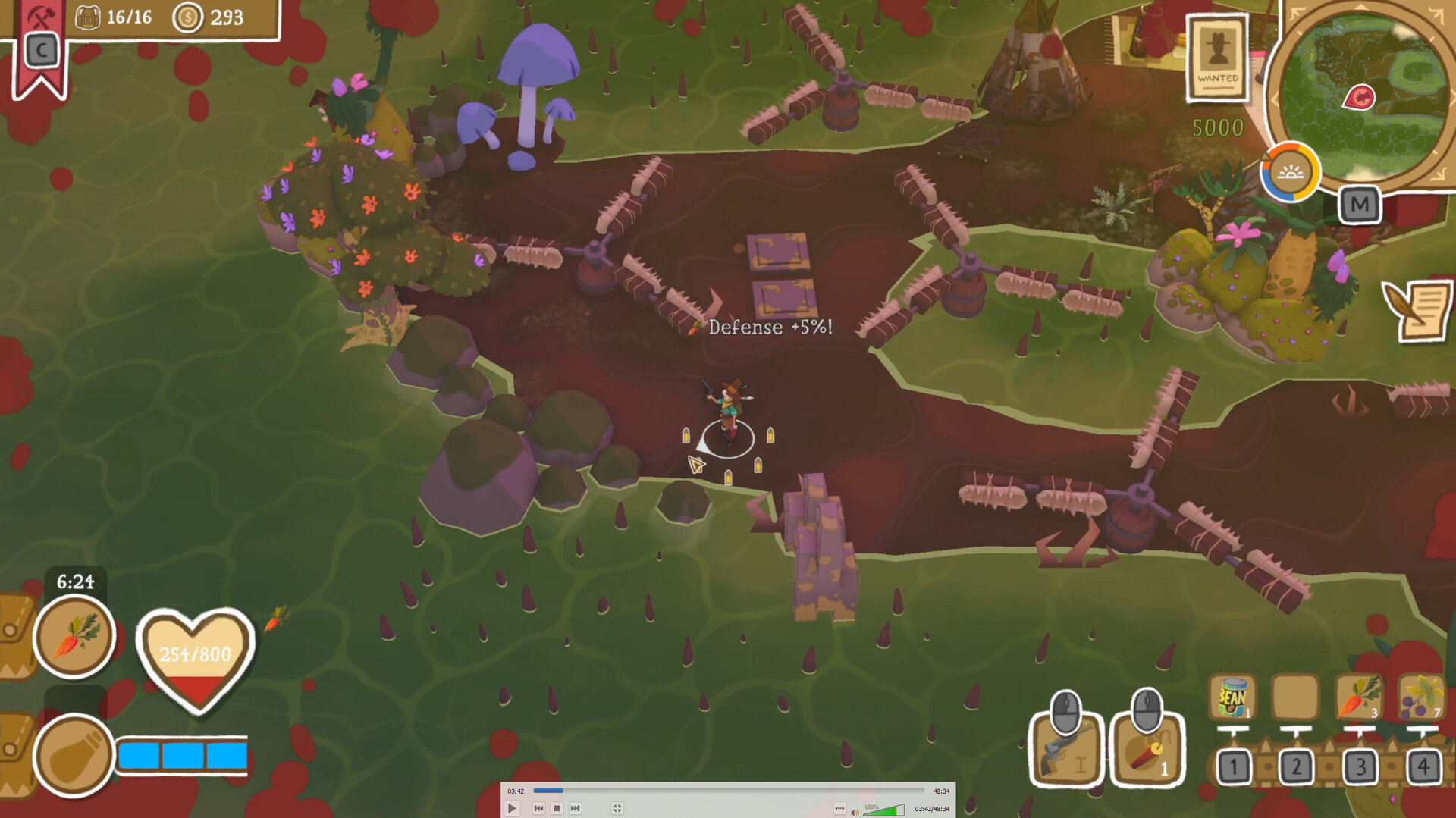
Task: Open the quest journal scroll and quill
Action: click(1418, 309)
